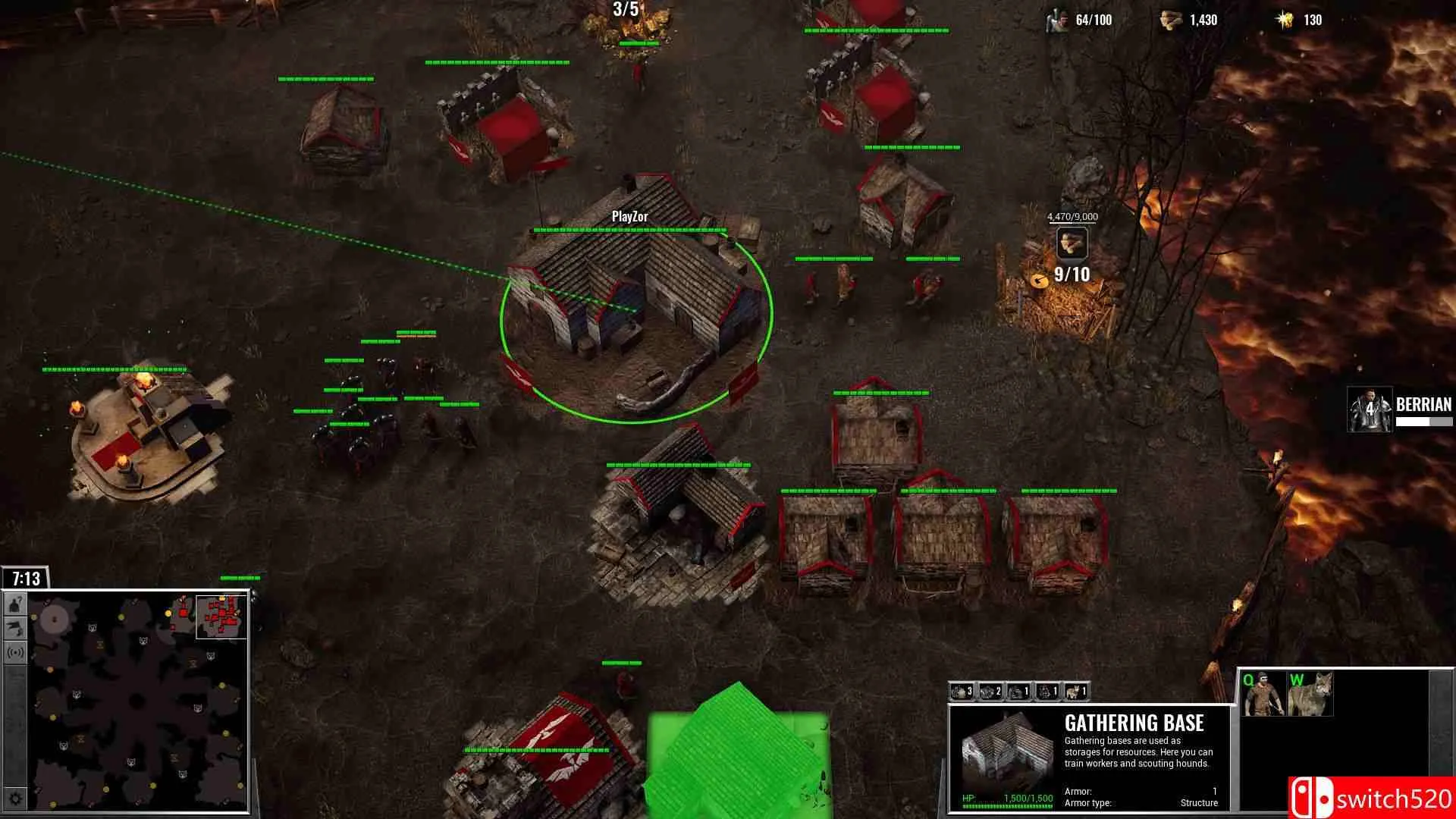Select the hound control group

pos(1077,692)
